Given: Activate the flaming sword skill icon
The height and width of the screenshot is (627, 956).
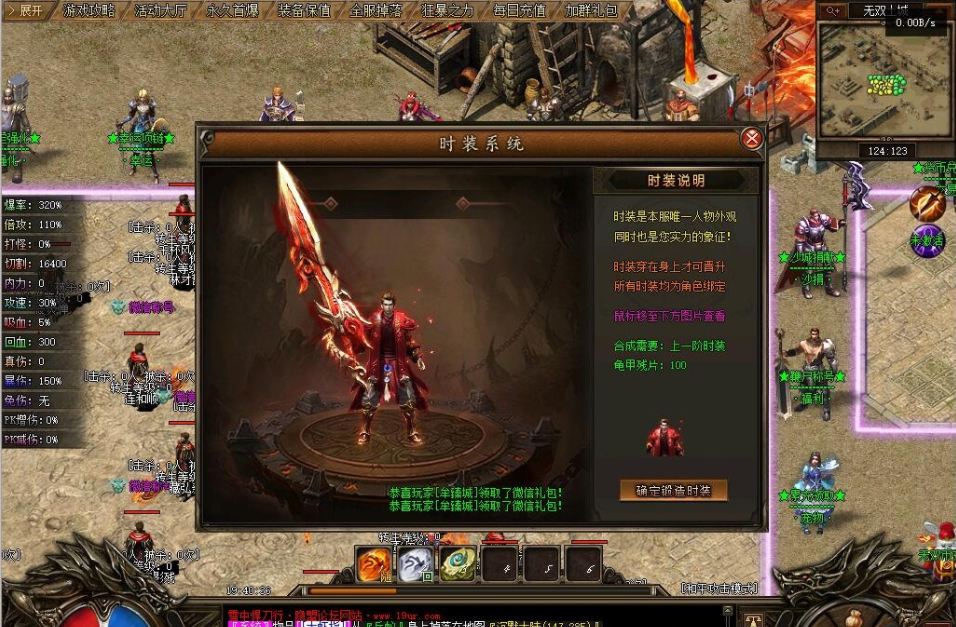Looking at the screenshot, I should click(927, 204).
